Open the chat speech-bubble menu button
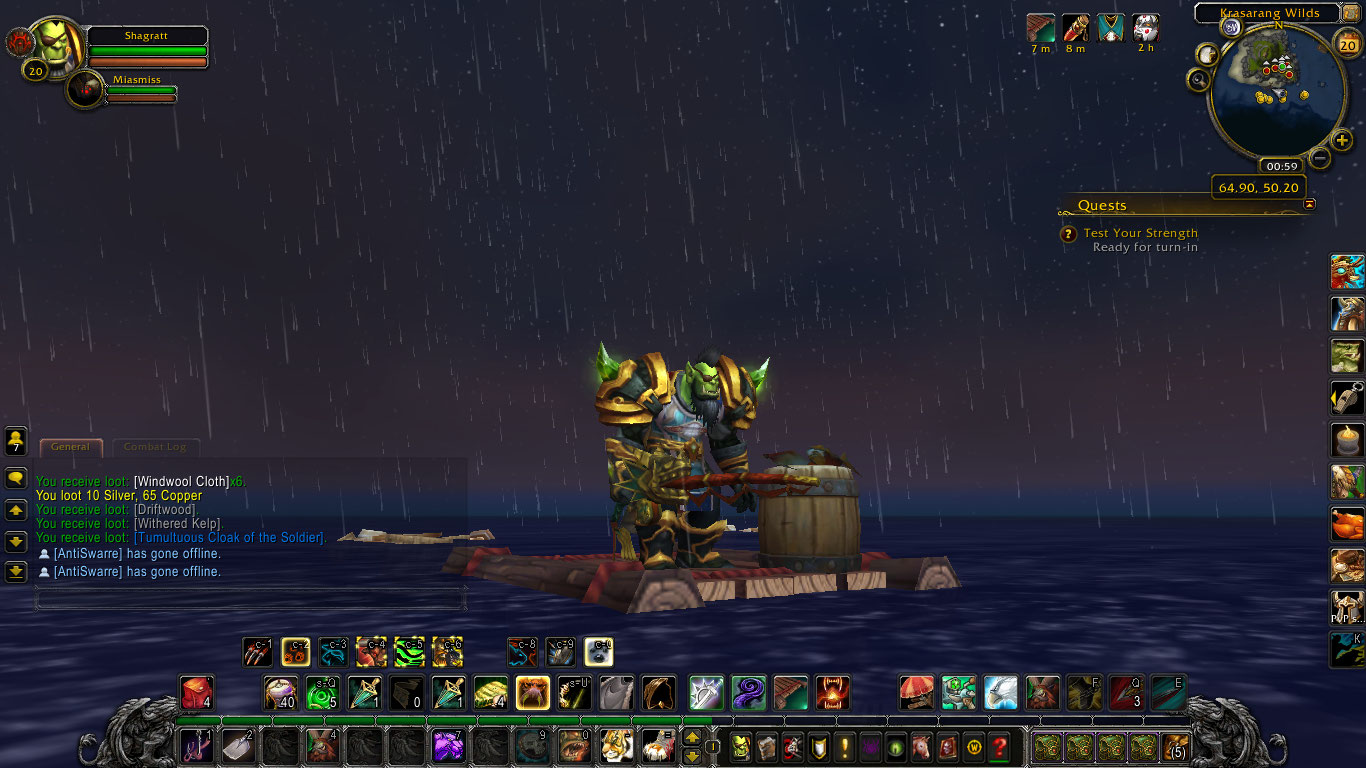This screenshot has height=768, width=1366. click(x=15, y=479)
